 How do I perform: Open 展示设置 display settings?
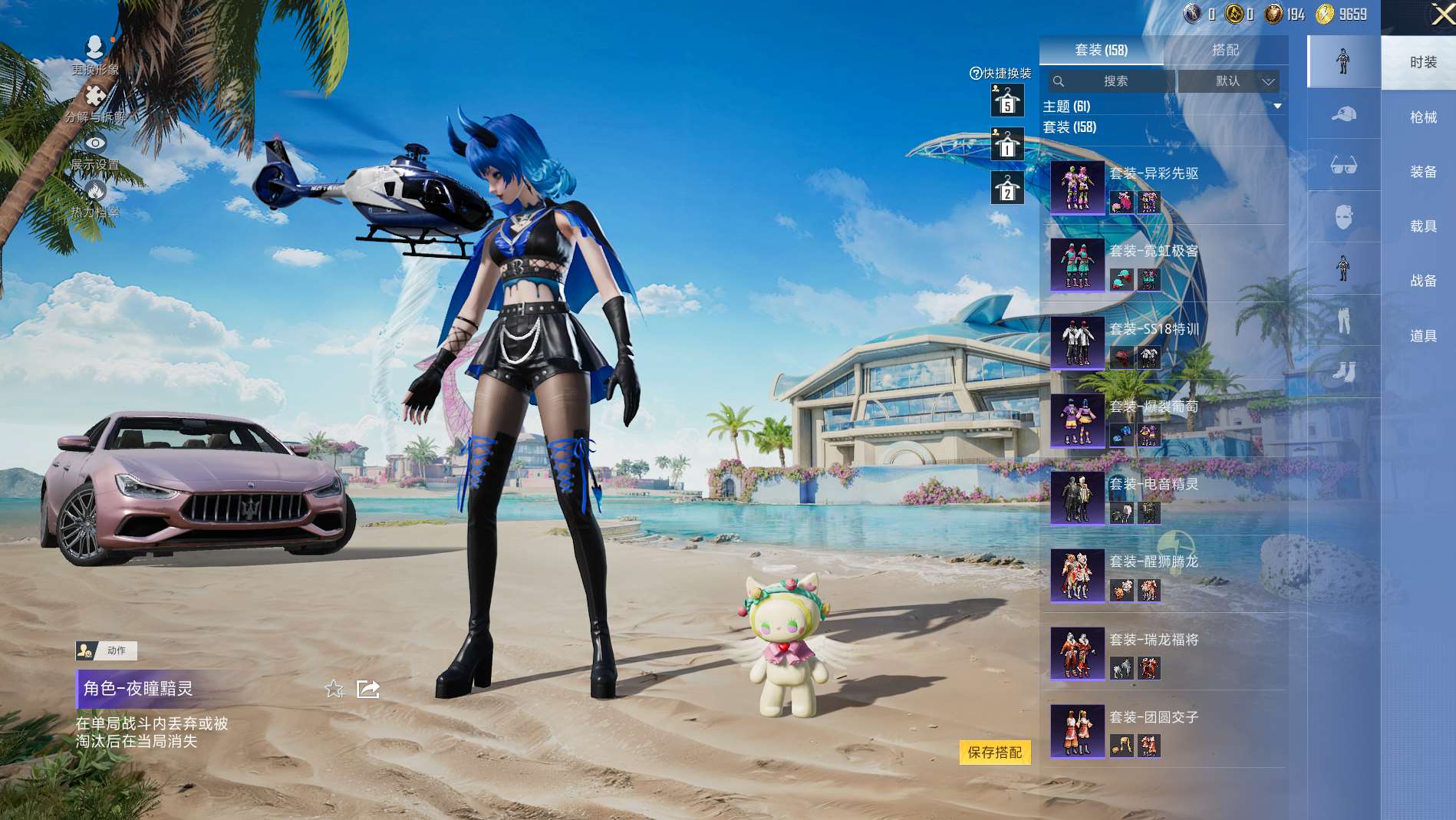point(95,151)
